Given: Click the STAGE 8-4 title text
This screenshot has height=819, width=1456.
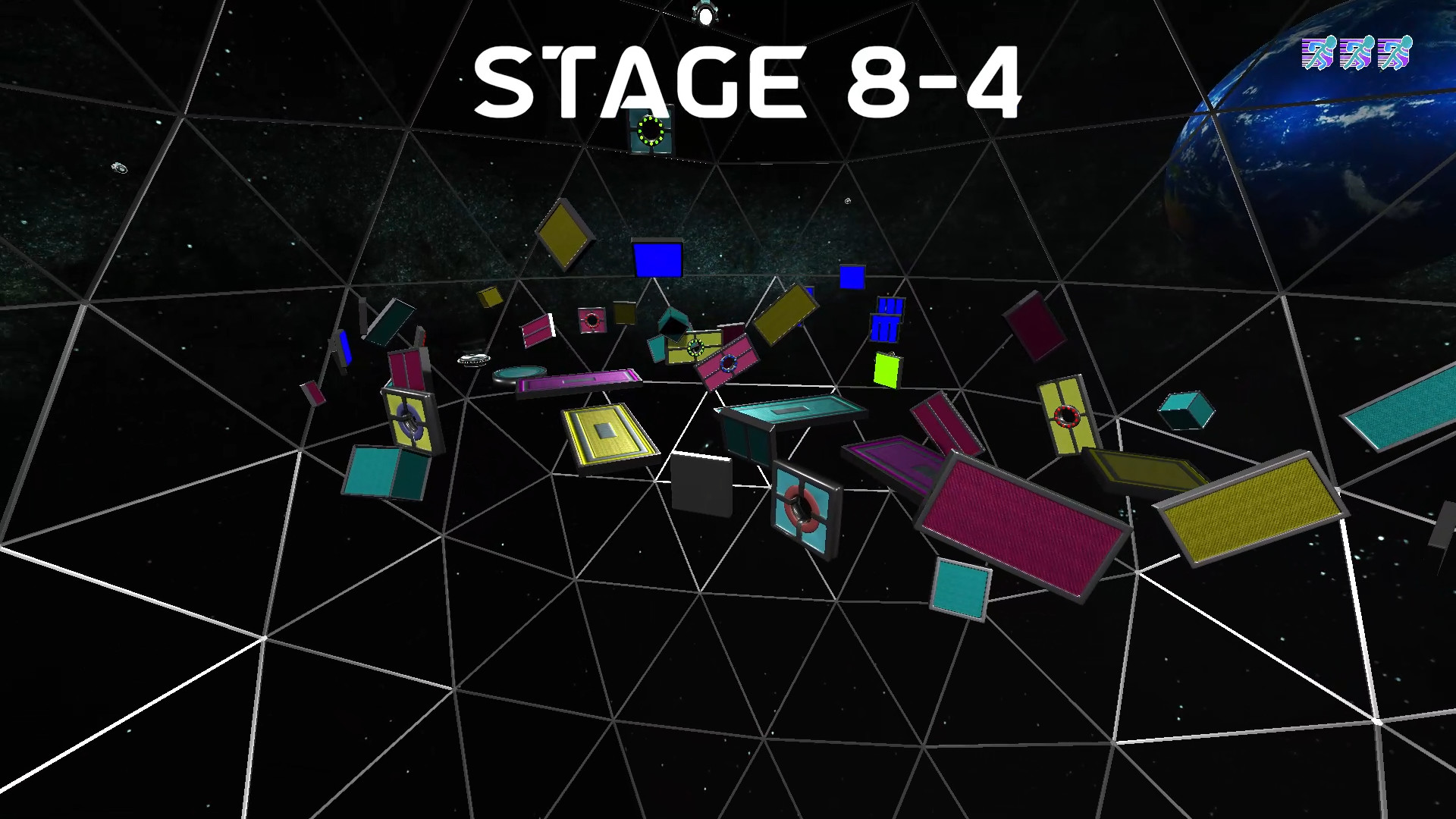Looking at the screenshot, I should click(x=751, y=80).
